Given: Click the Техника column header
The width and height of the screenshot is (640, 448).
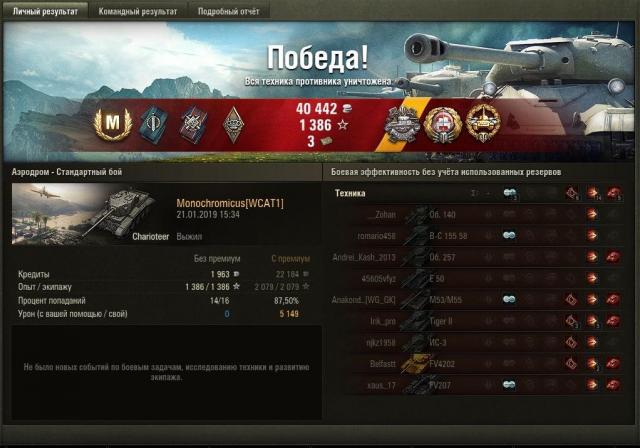Looking at the screenshot, I should [350, 193].
